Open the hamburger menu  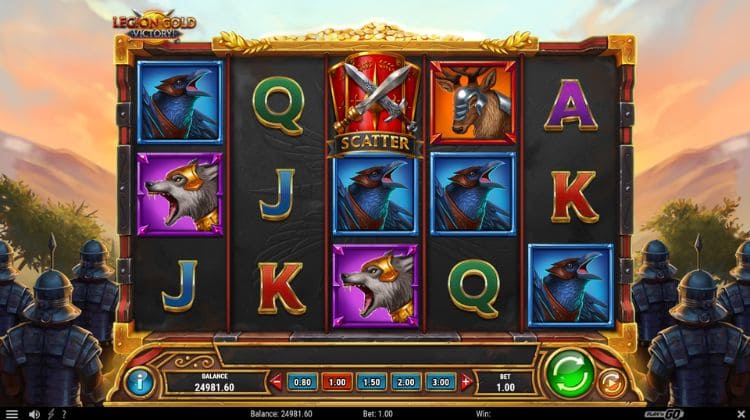click(x=12, y=413)
